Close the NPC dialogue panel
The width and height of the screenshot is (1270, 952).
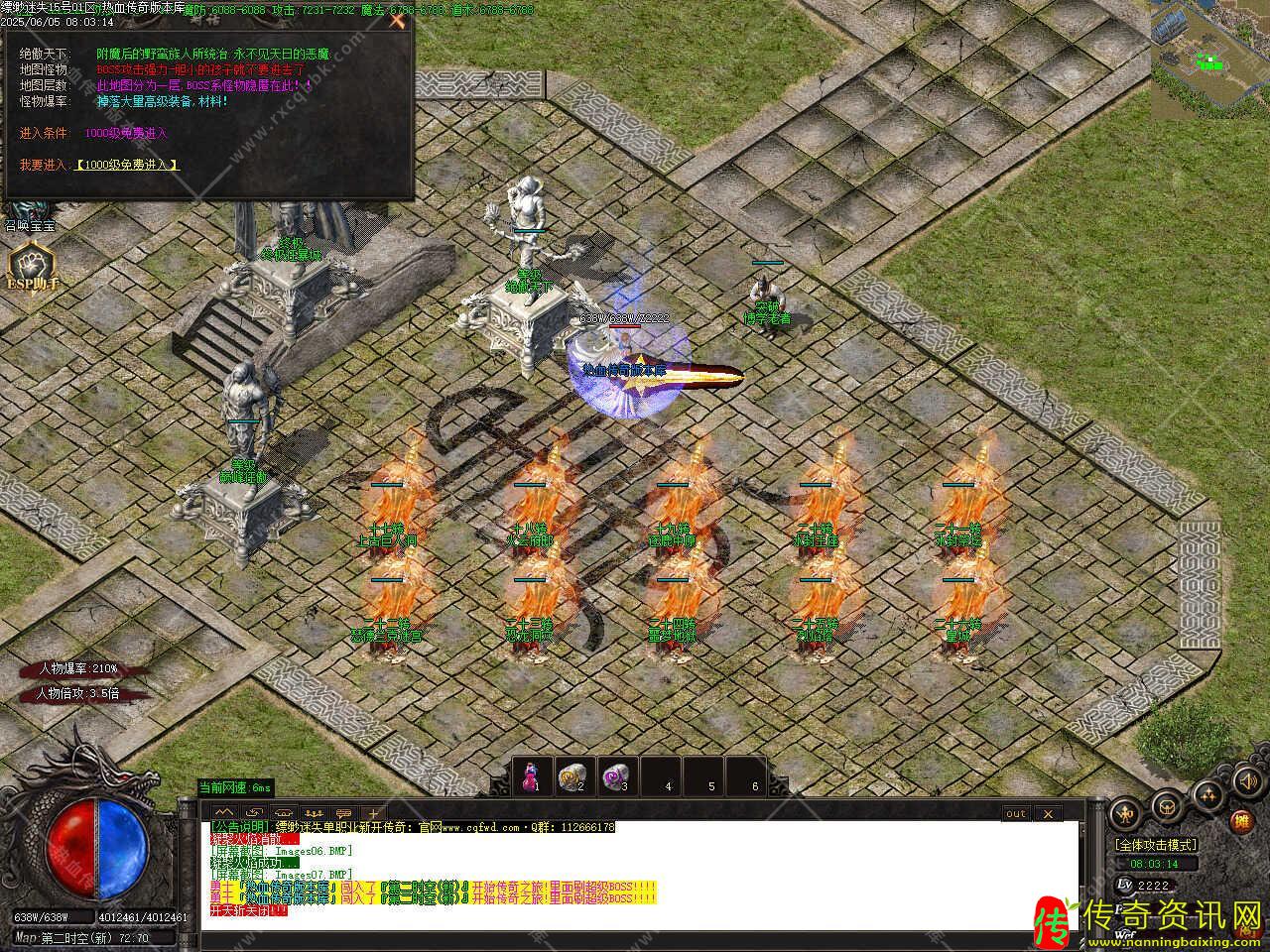click(397, 21)
